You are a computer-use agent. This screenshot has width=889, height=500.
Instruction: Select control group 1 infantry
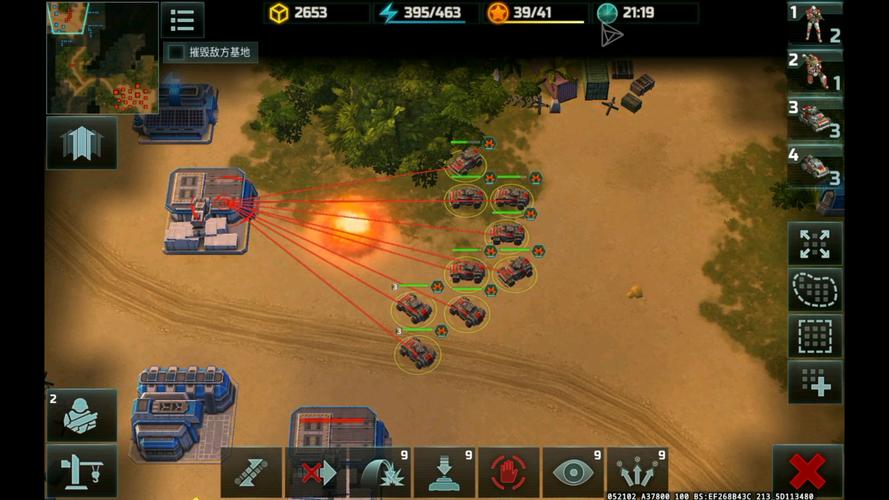[815, 24]
